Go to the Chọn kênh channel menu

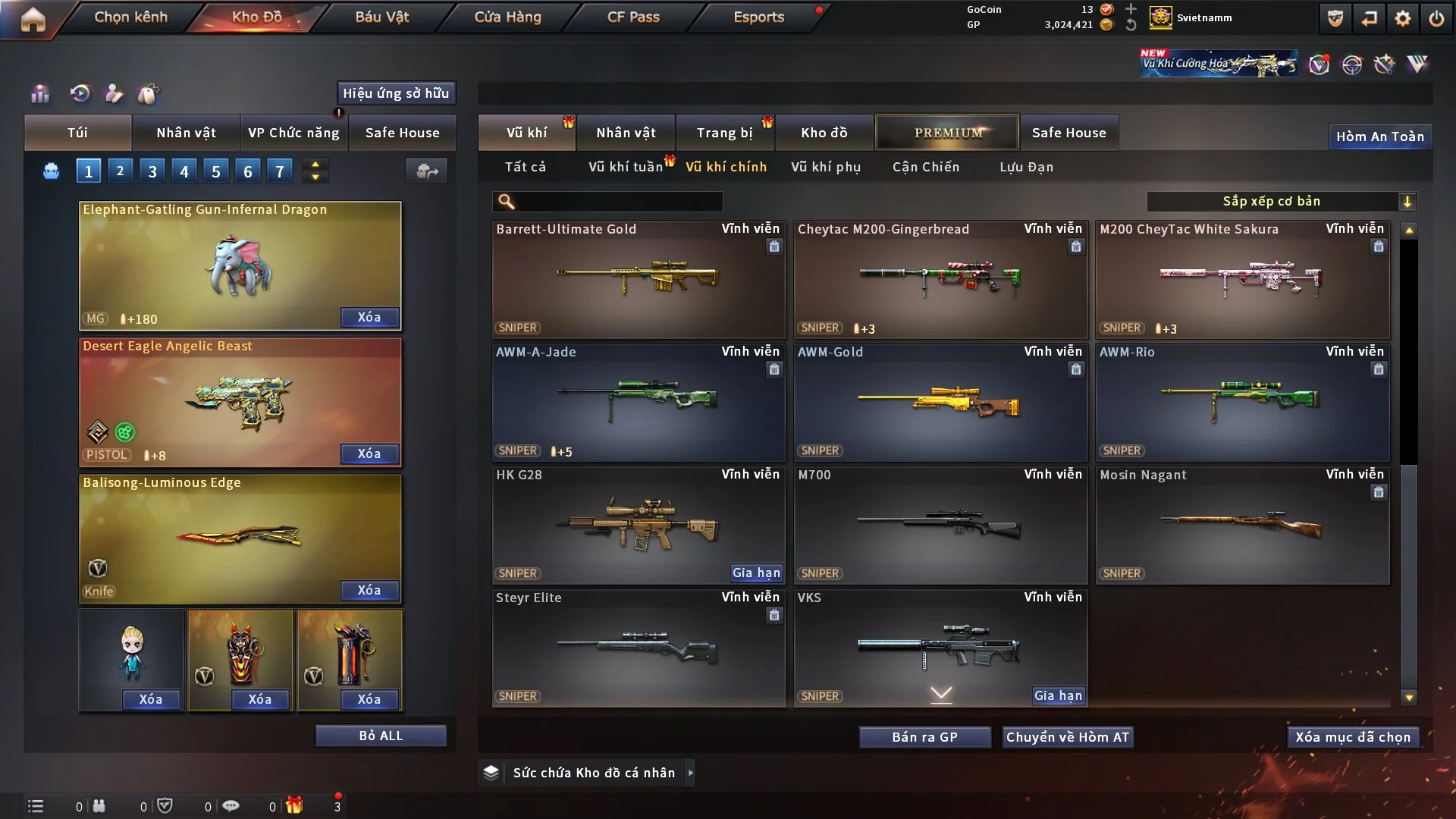tap(130, 17)
